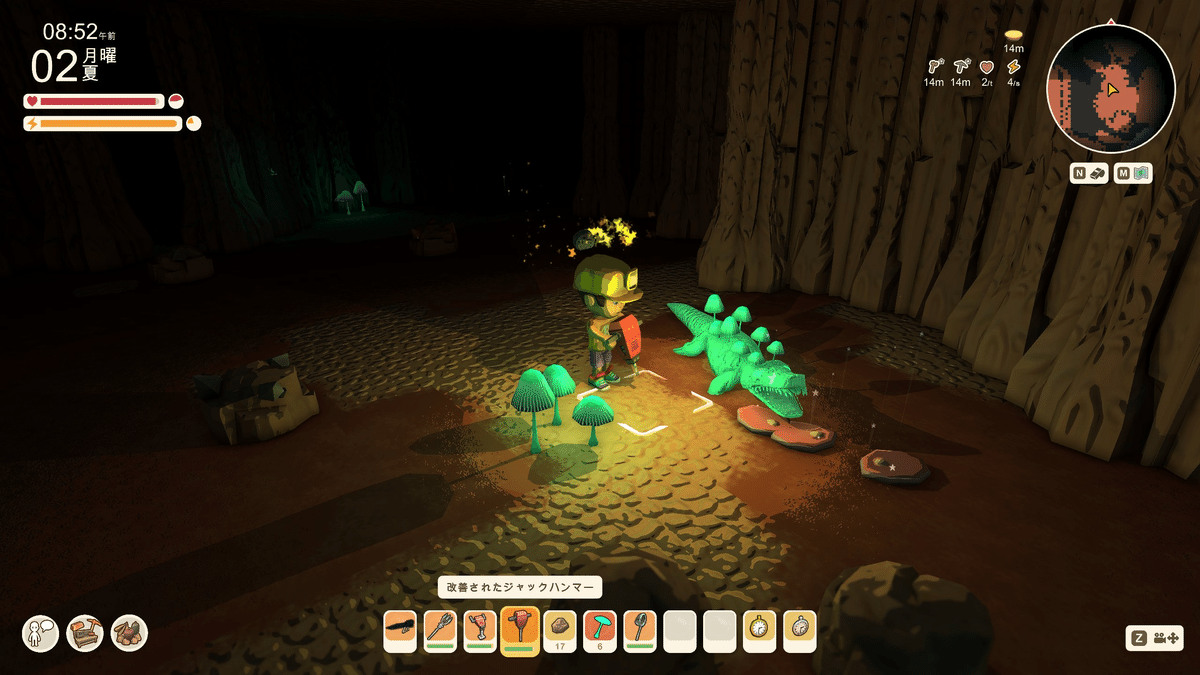Open the character speech bubble menu
The height and width of the screenshot is (675, 1200).
[x=41, y=633]
